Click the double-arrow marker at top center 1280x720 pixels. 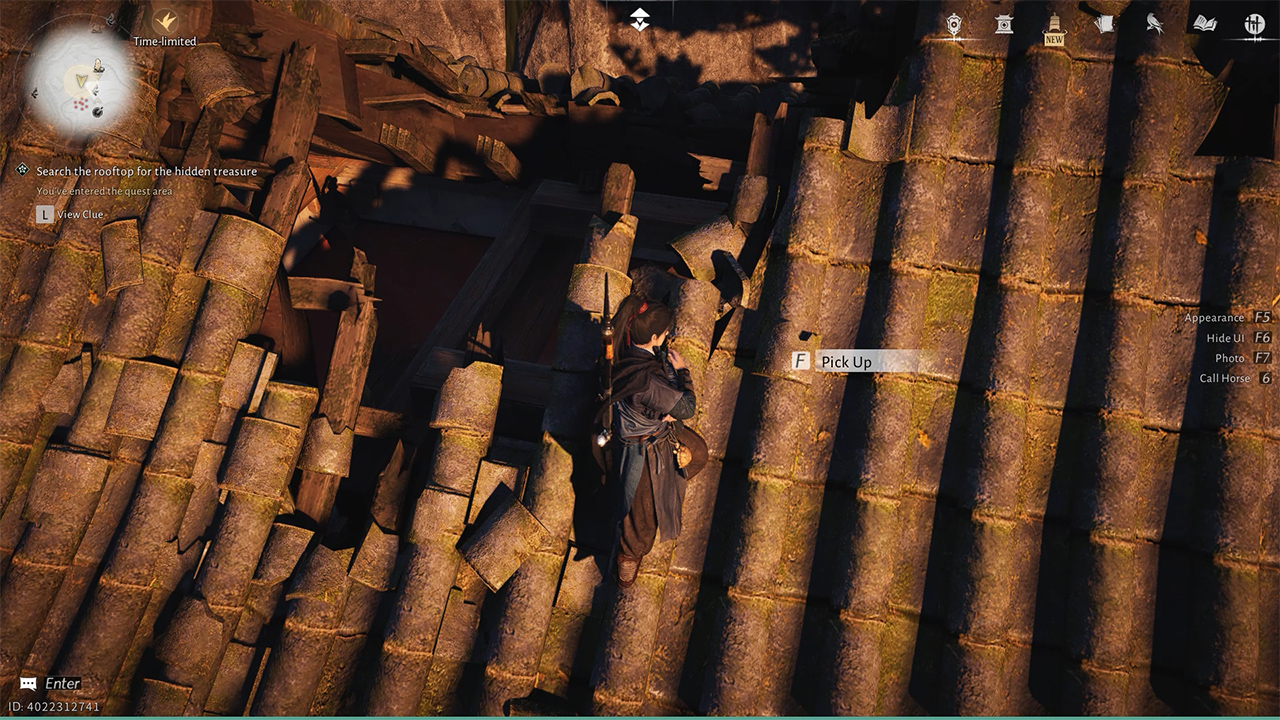point(640,18)
